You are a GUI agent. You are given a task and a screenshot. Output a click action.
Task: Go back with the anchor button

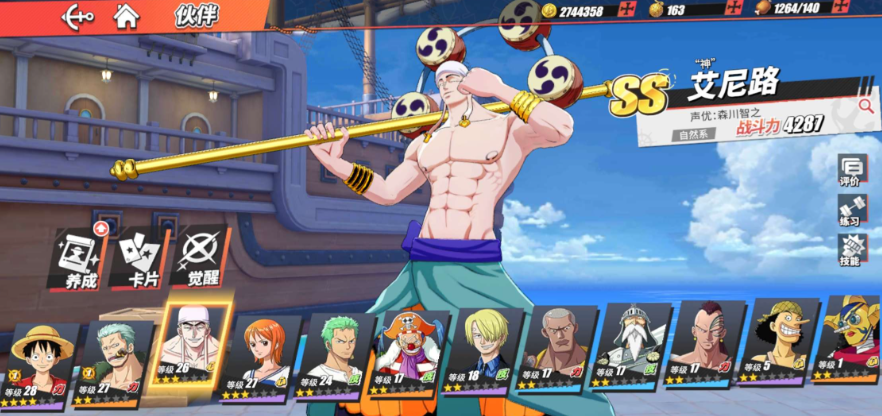pos(78,16)
